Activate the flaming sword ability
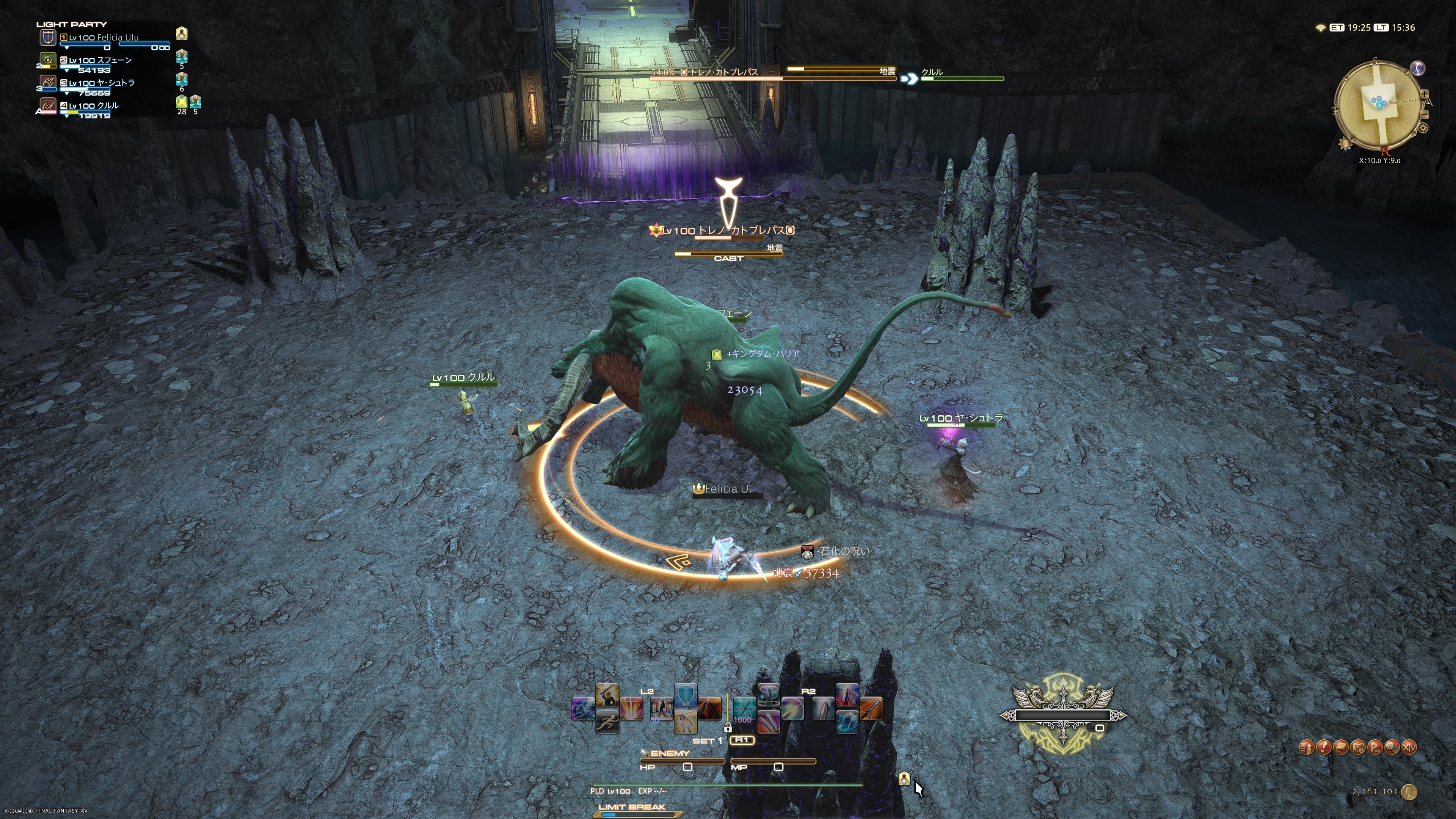This screenshot has height=819, width=1456. (x=871, y=709)
